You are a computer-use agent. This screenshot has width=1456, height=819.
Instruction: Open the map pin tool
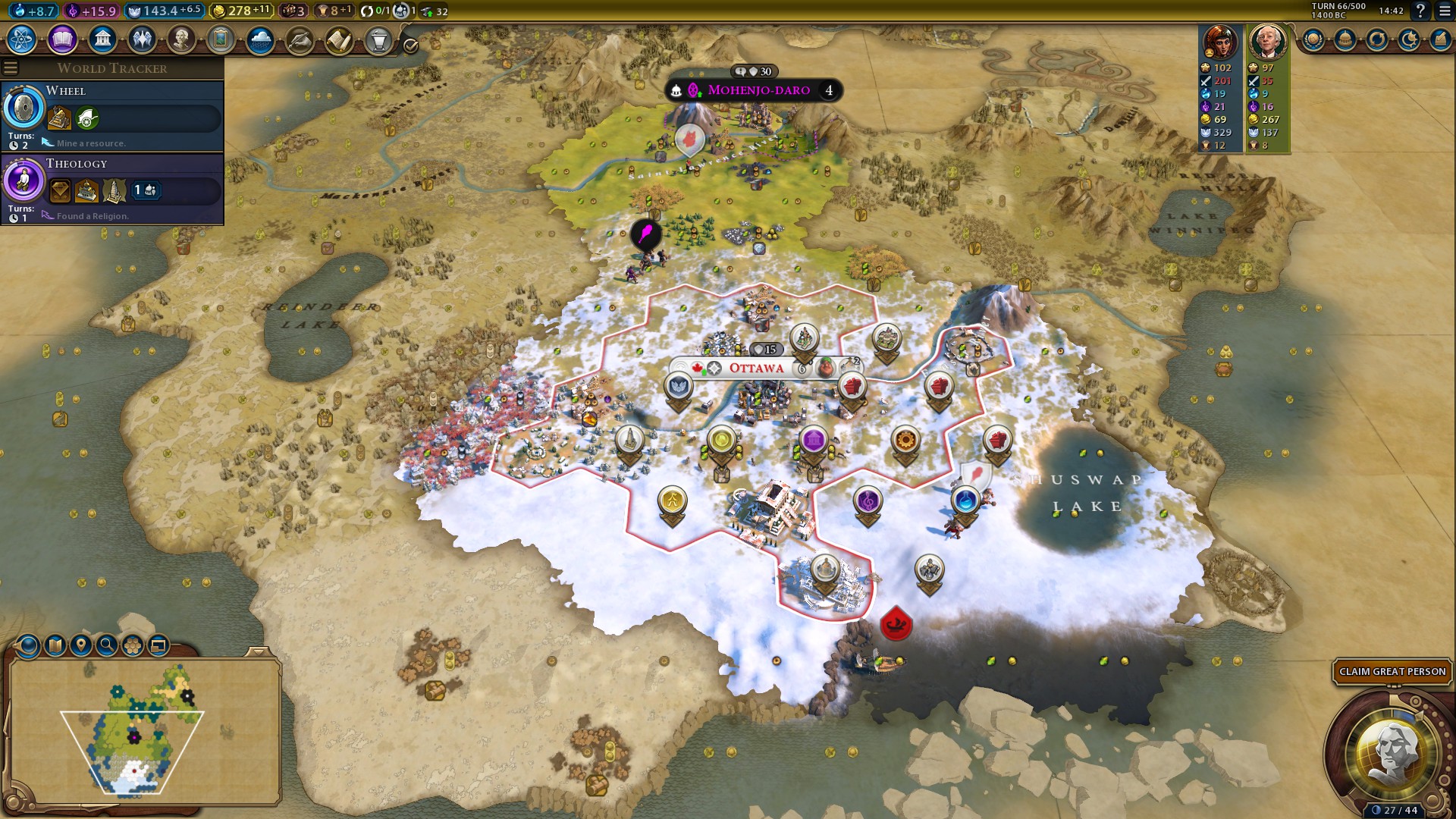pos(81,645)
